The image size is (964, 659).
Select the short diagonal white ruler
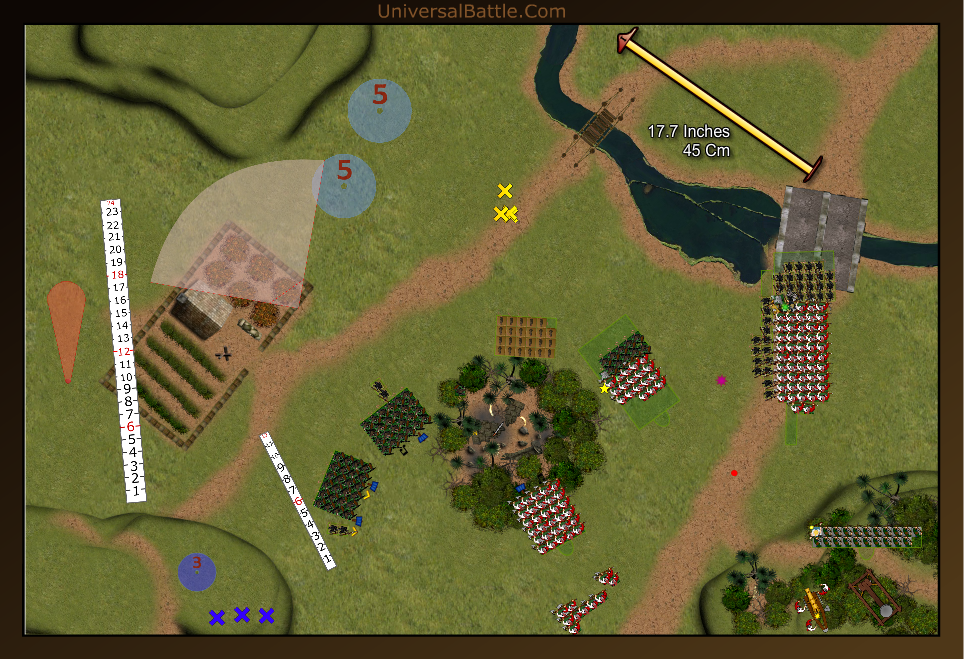pyautogui.click(x=298, y=500)
